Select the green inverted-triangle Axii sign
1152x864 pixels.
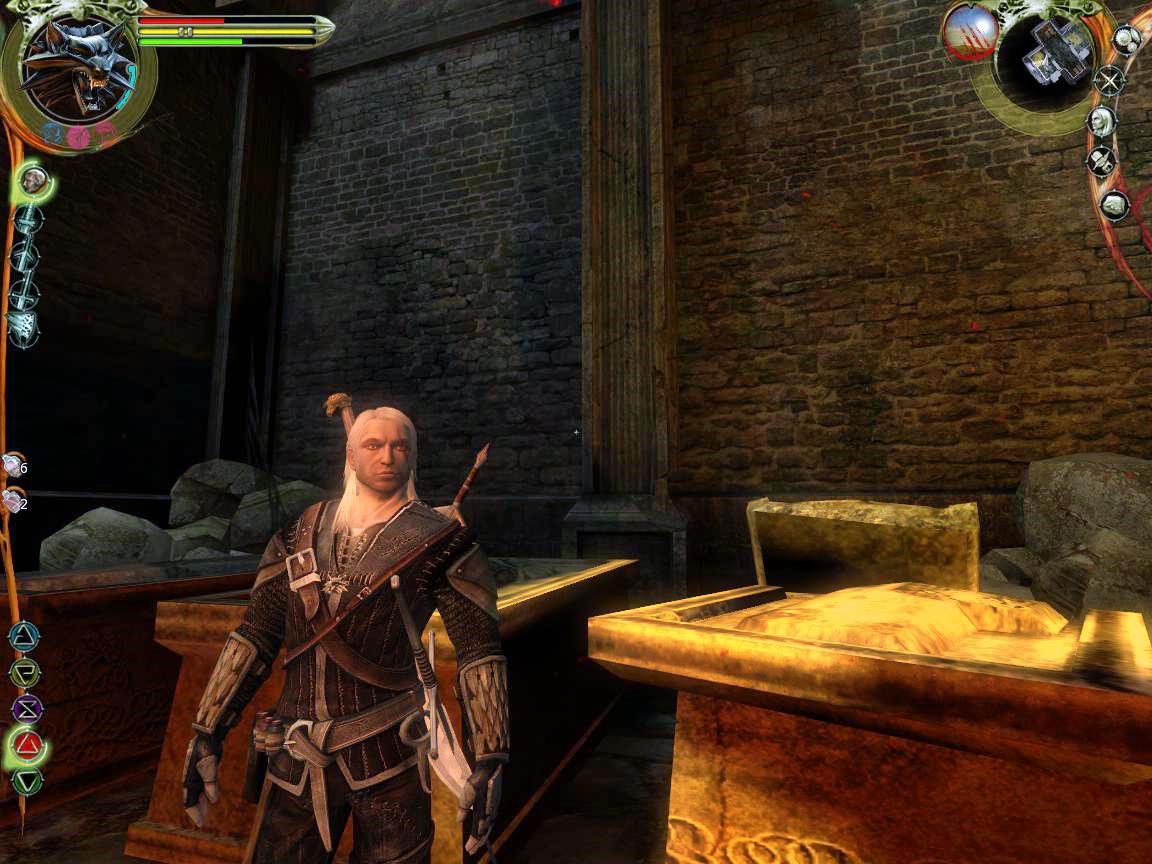pos(26,781)
